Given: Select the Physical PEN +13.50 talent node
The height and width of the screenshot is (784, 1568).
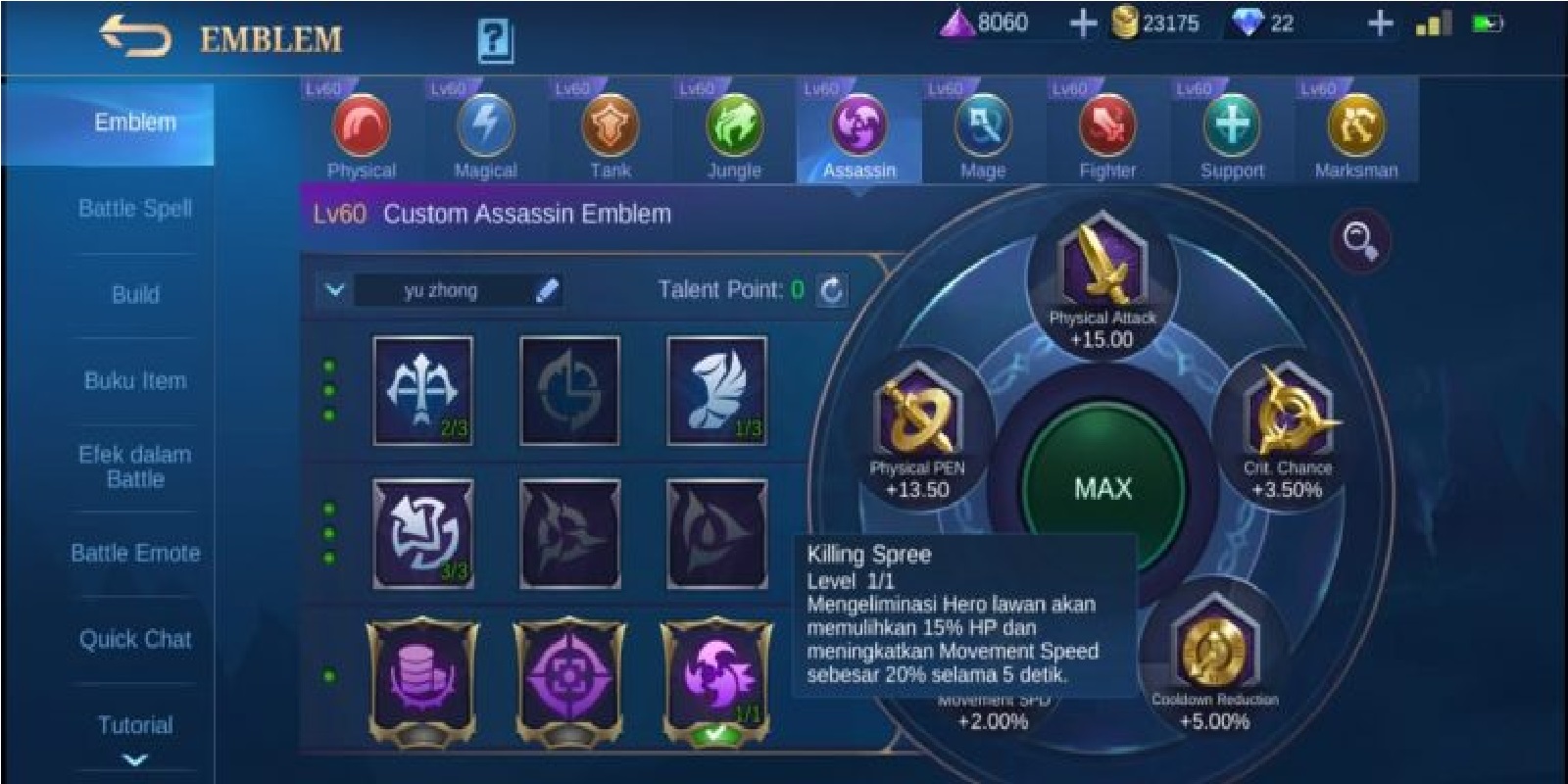Looking at the screenshot, I should (x=916, y=416).
